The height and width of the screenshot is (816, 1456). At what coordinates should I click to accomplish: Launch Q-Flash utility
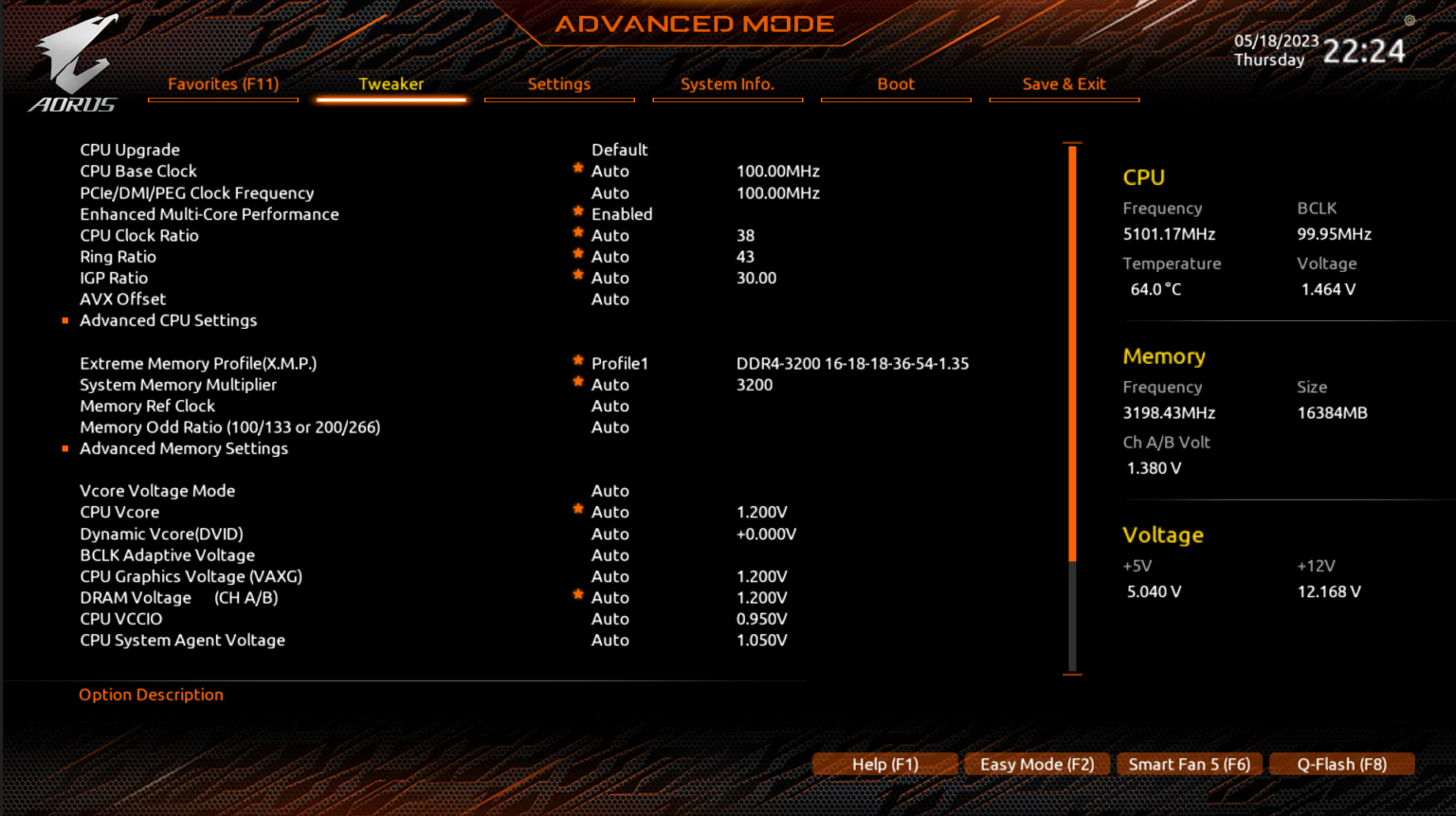[x=1342, y=764]
